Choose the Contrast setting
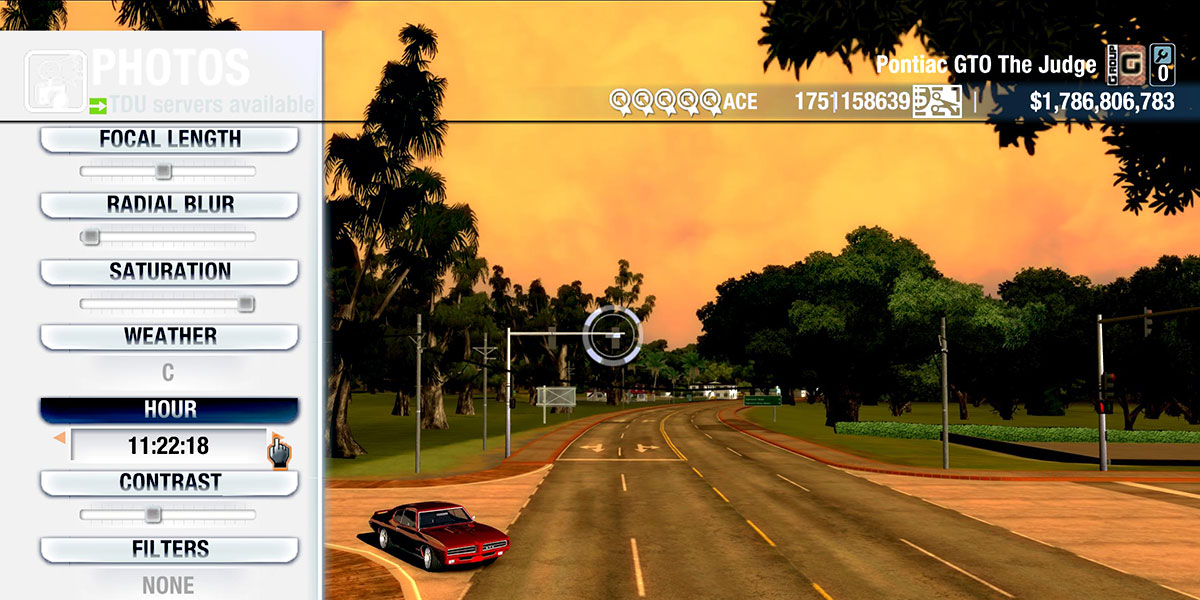This screenshot has width=1200, height=600. [169, 482]
